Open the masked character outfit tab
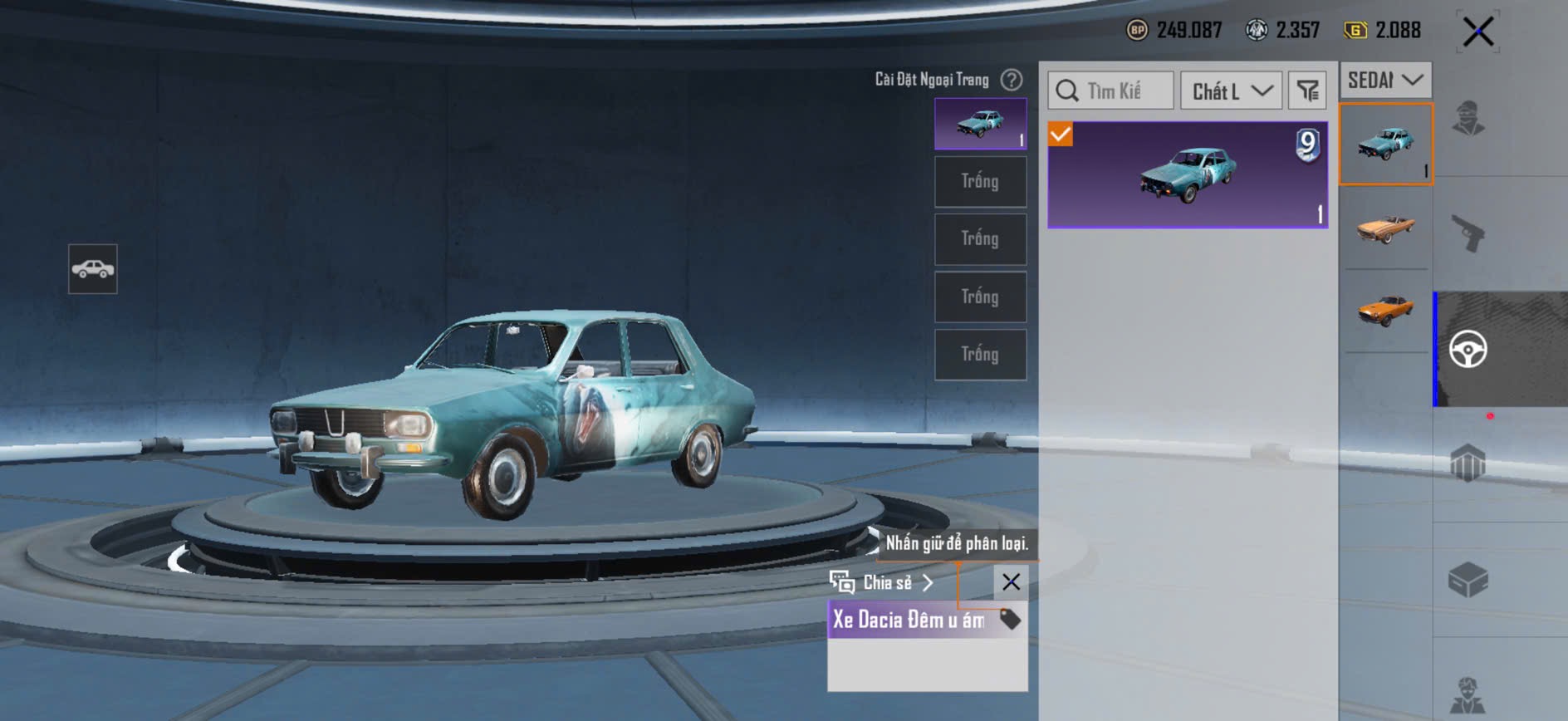 1468,118
